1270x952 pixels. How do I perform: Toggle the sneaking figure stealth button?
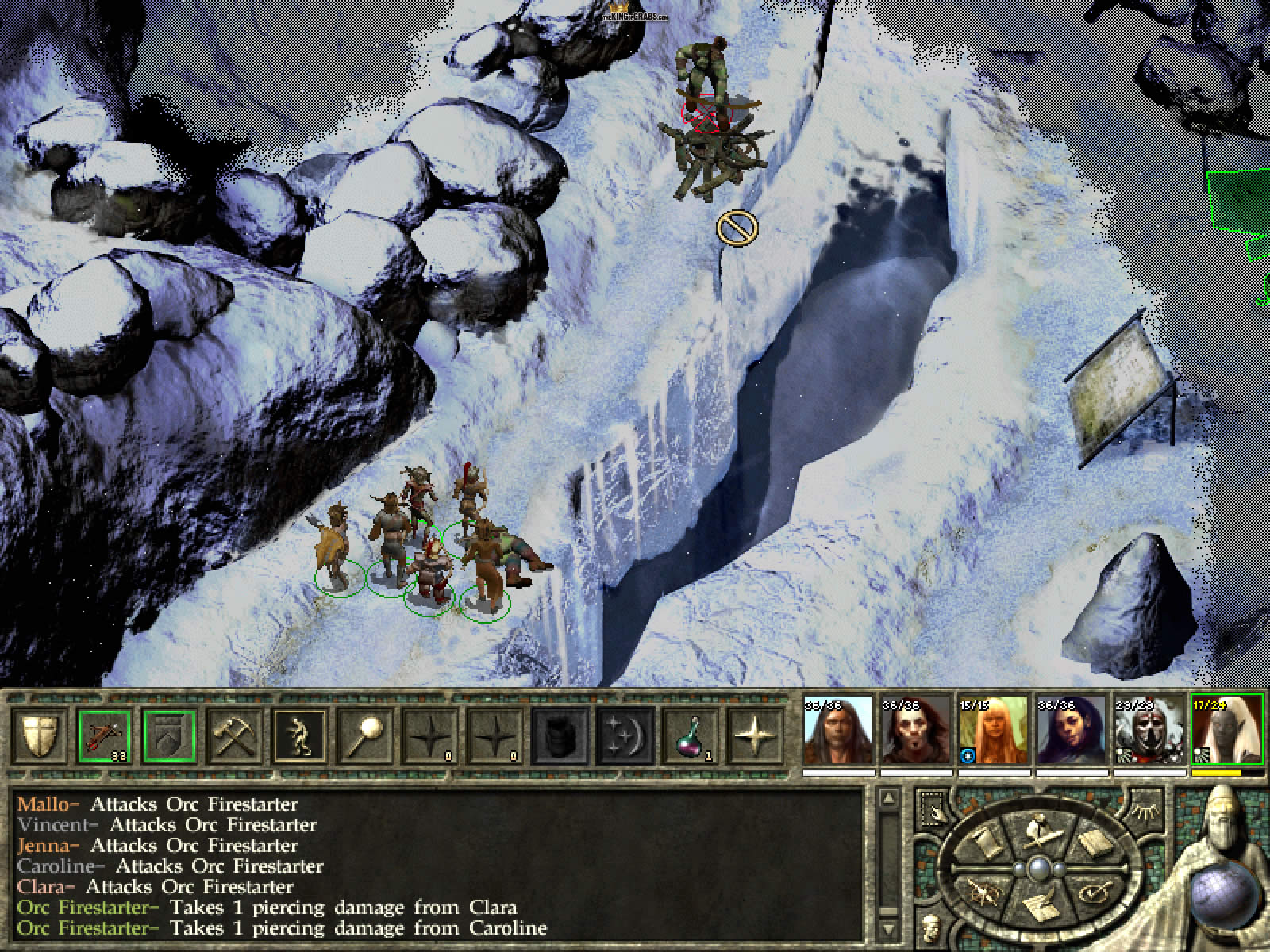pos(300,735)
